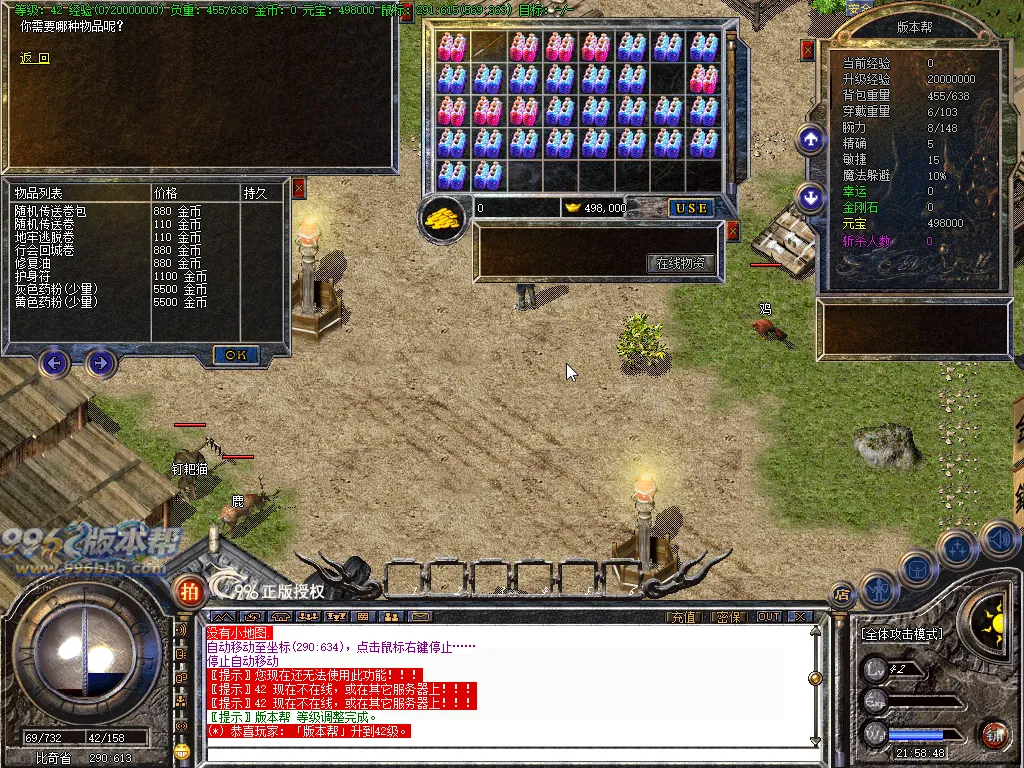1024x768 pixels.
Task: Go to next shop page with right arrow
Action: (100, 362)
